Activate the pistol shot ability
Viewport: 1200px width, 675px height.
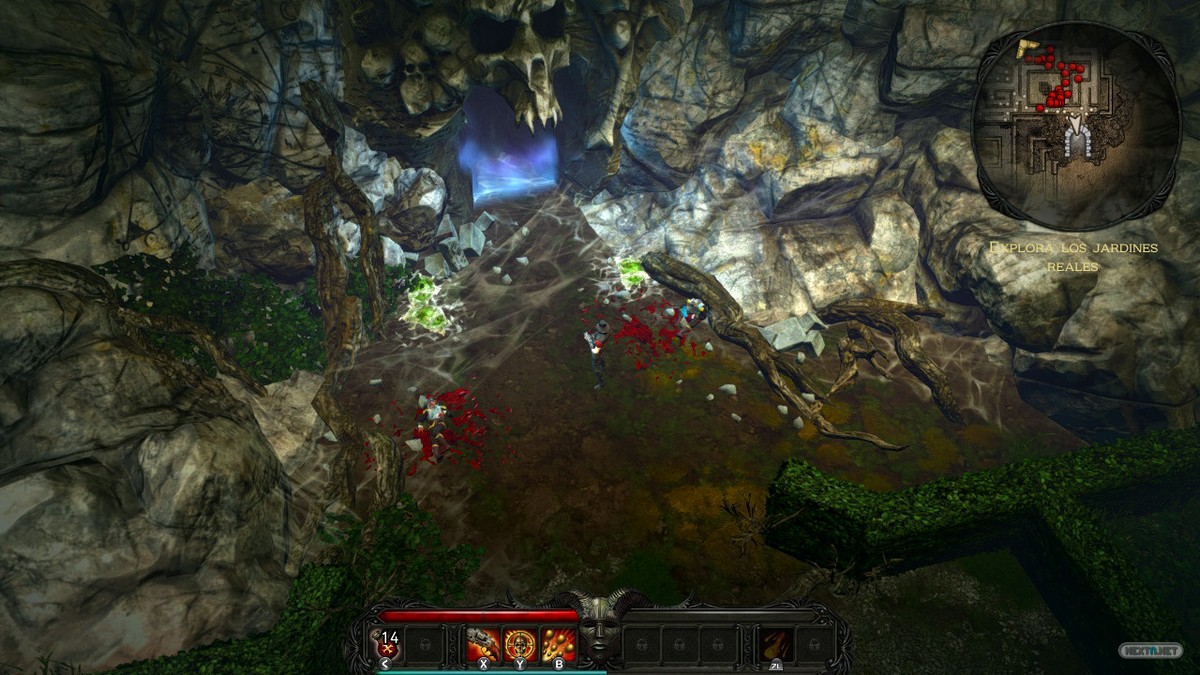[x=483, y=645]
